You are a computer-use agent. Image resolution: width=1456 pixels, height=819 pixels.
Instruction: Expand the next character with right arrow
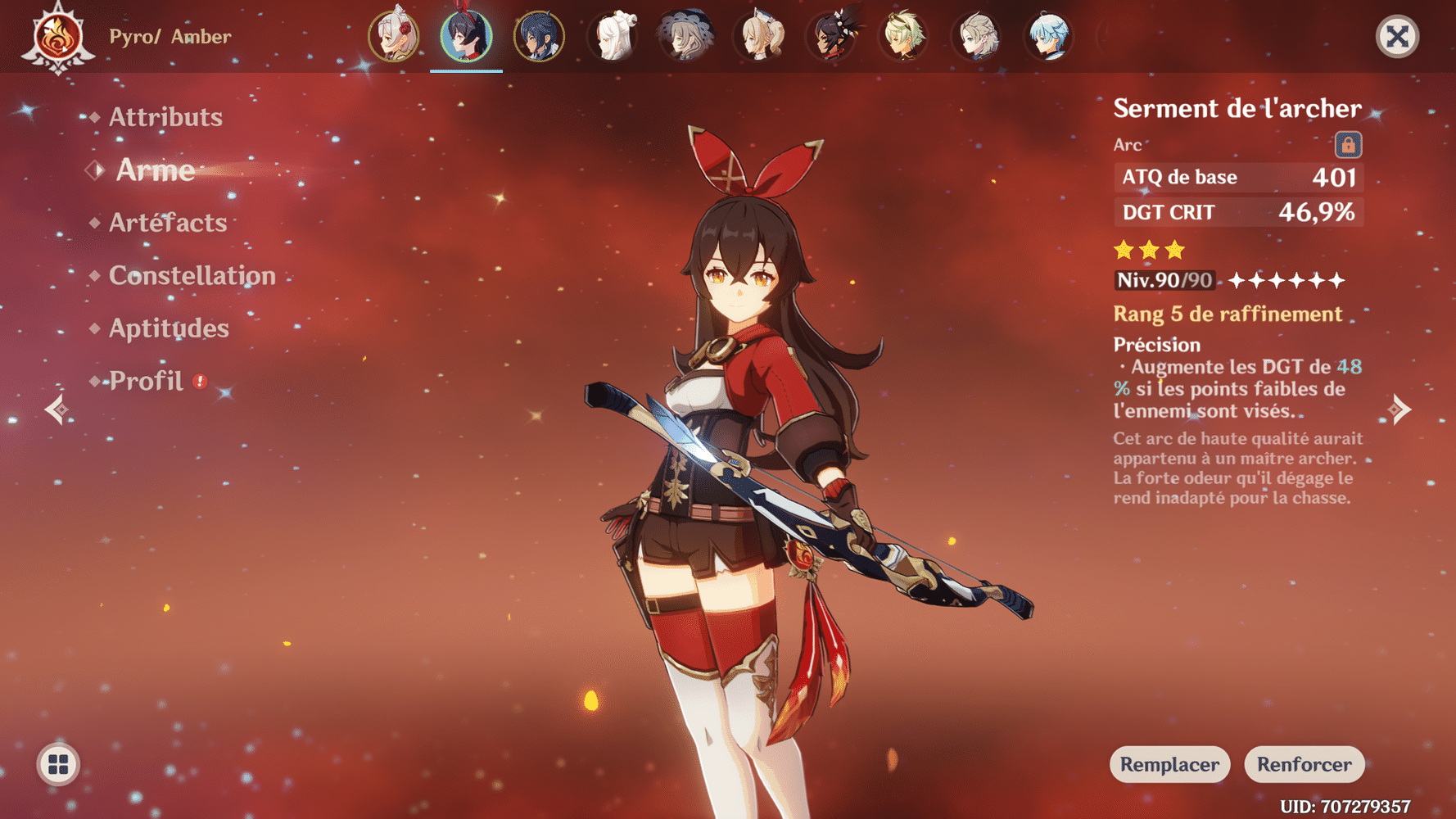1401,408
